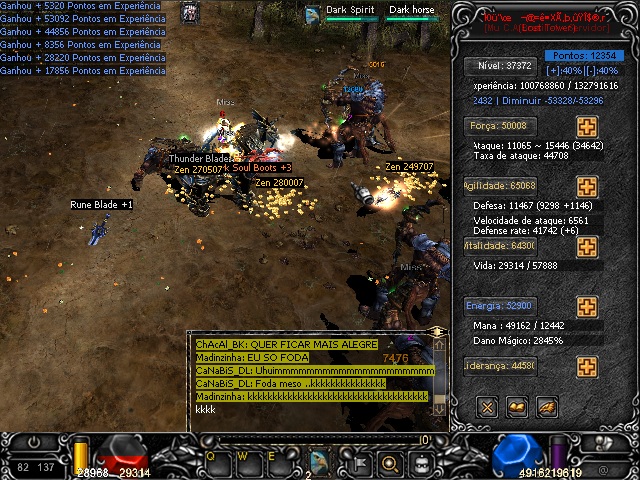Add a point to Força
The image size is (640, 480).
pyautogui.click(x=586, y=127)
